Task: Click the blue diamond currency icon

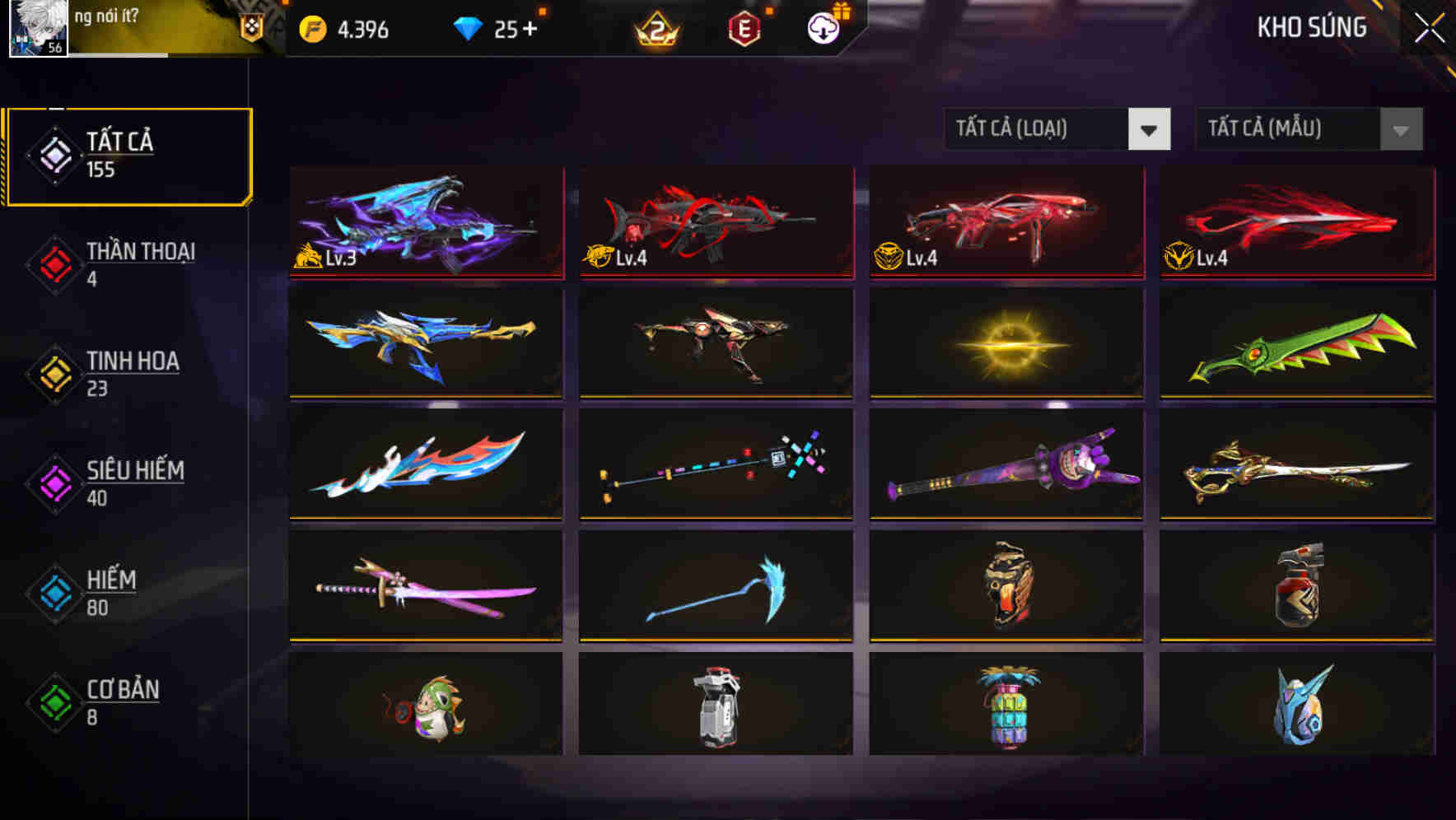Action: pyautogui.click(x=469, y=27)
